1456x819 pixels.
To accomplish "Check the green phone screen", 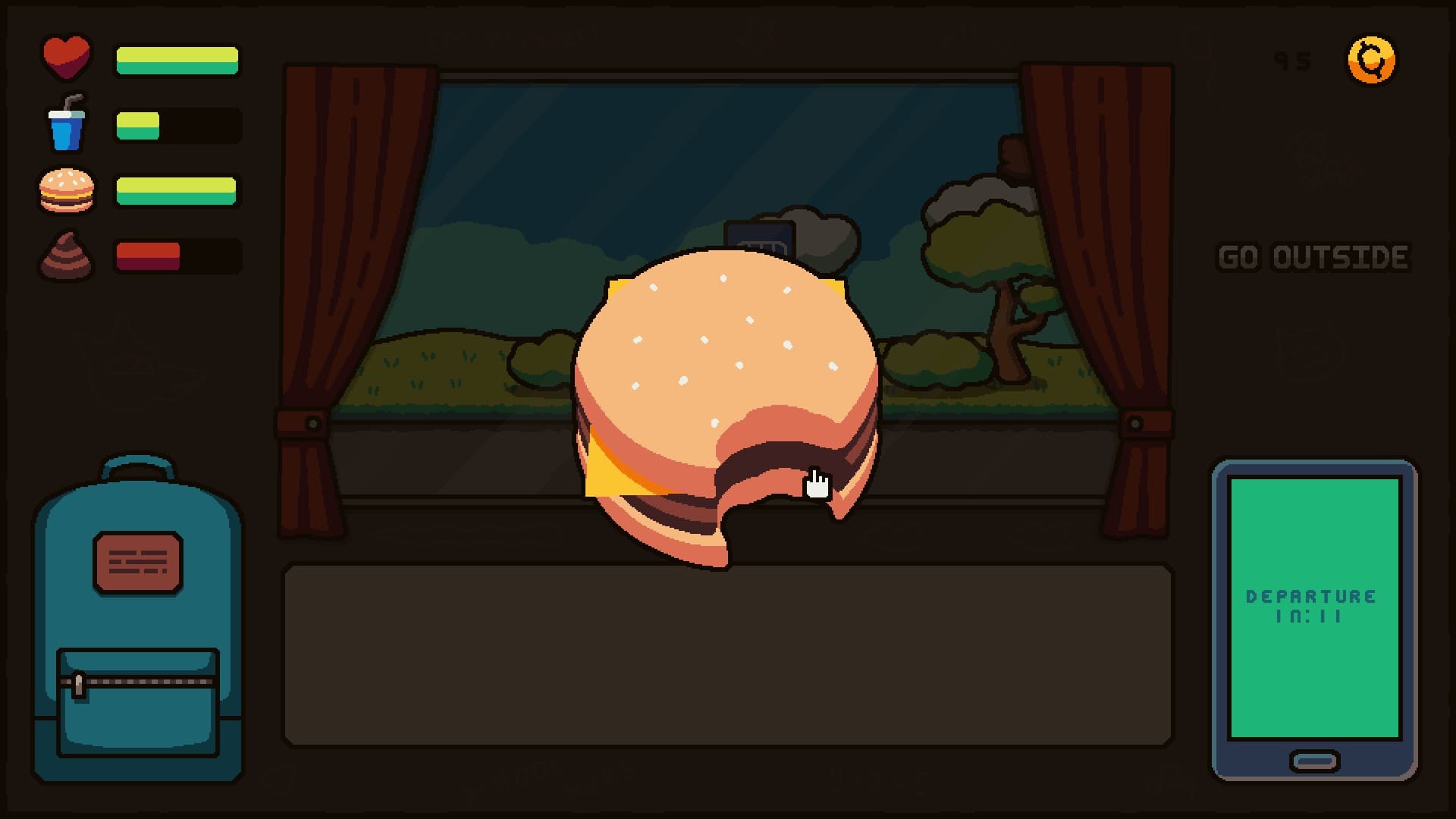I will point(1314,607).
